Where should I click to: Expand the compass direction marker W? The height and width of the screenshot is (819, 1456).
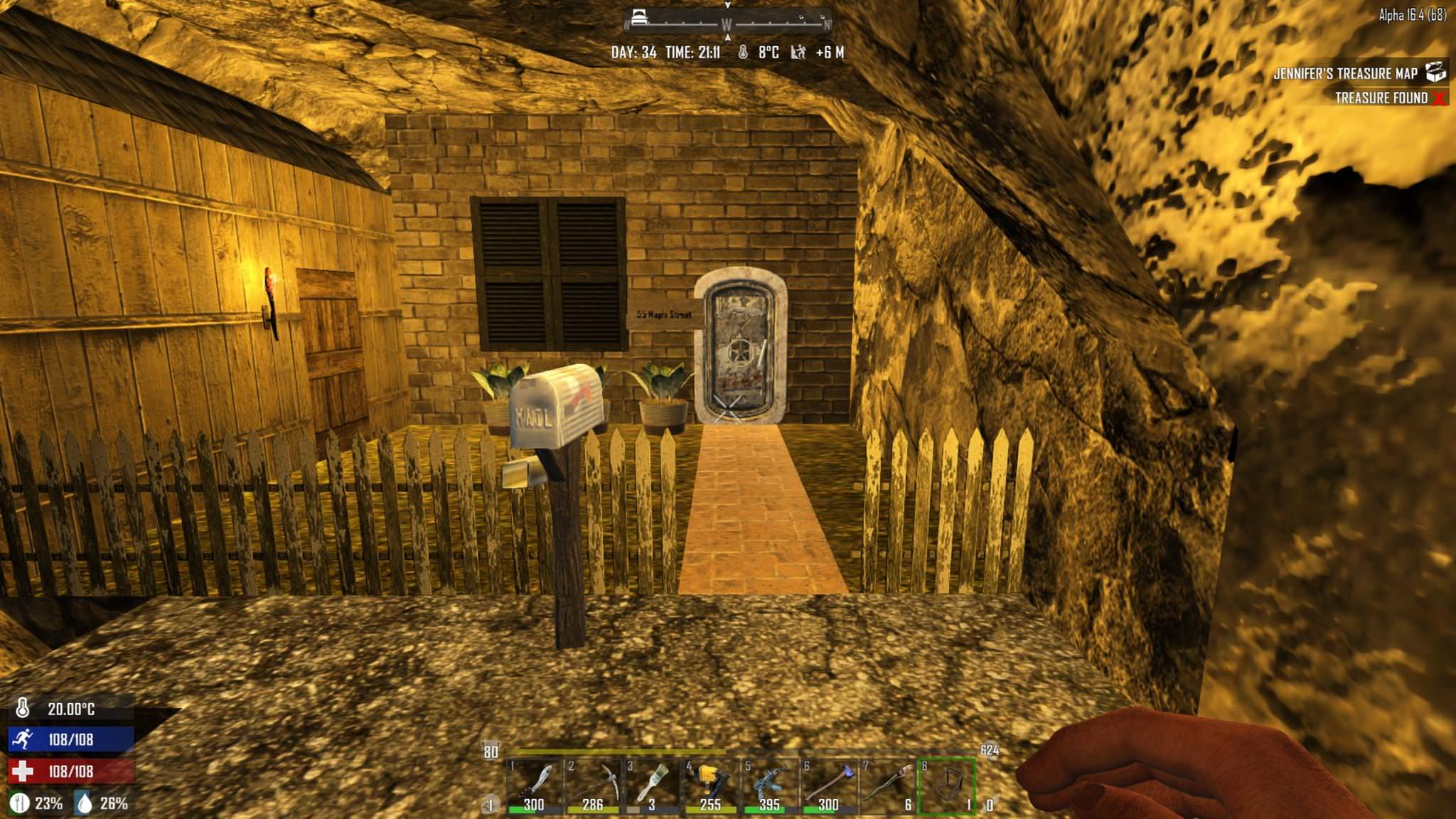pos(726,23)
